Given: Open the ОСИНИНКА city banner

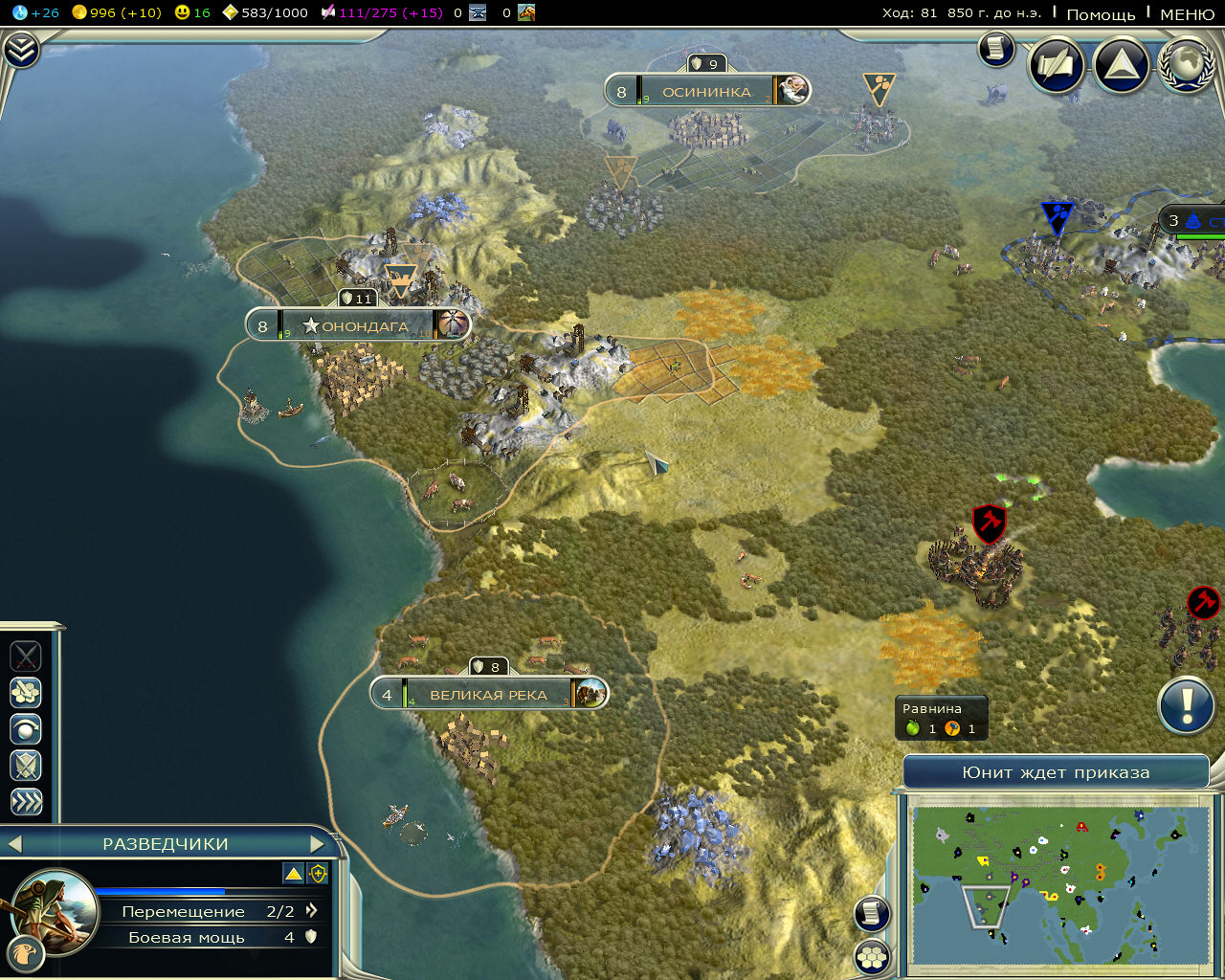Looking at the screenshot, I should pyautogui.click(x=706, y=92).
